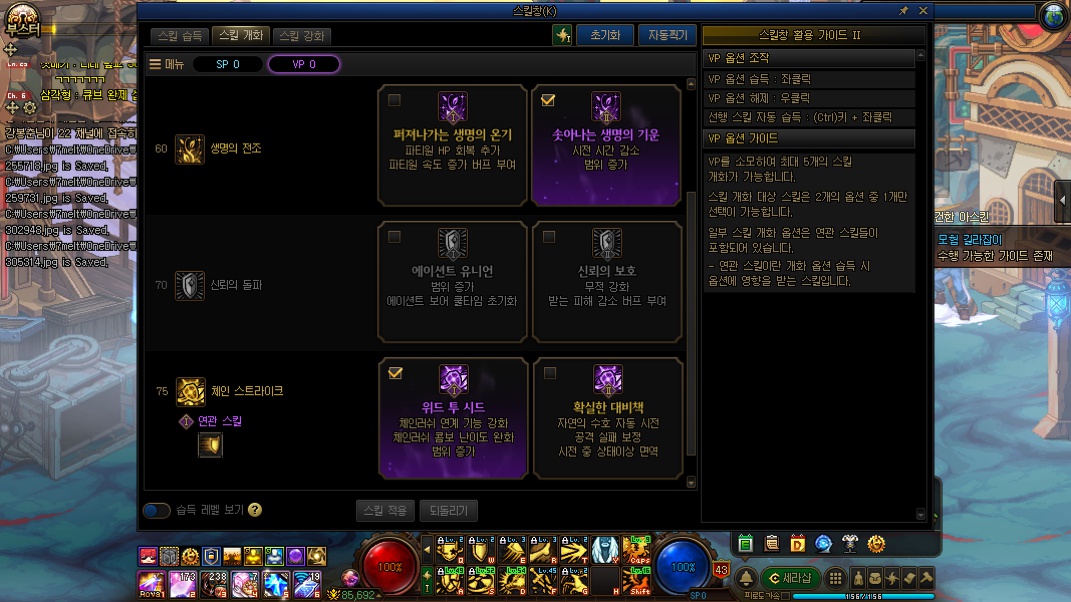Pin the skill window with the pushpin
The image size is (1071, 602).
tap(904, 10)
